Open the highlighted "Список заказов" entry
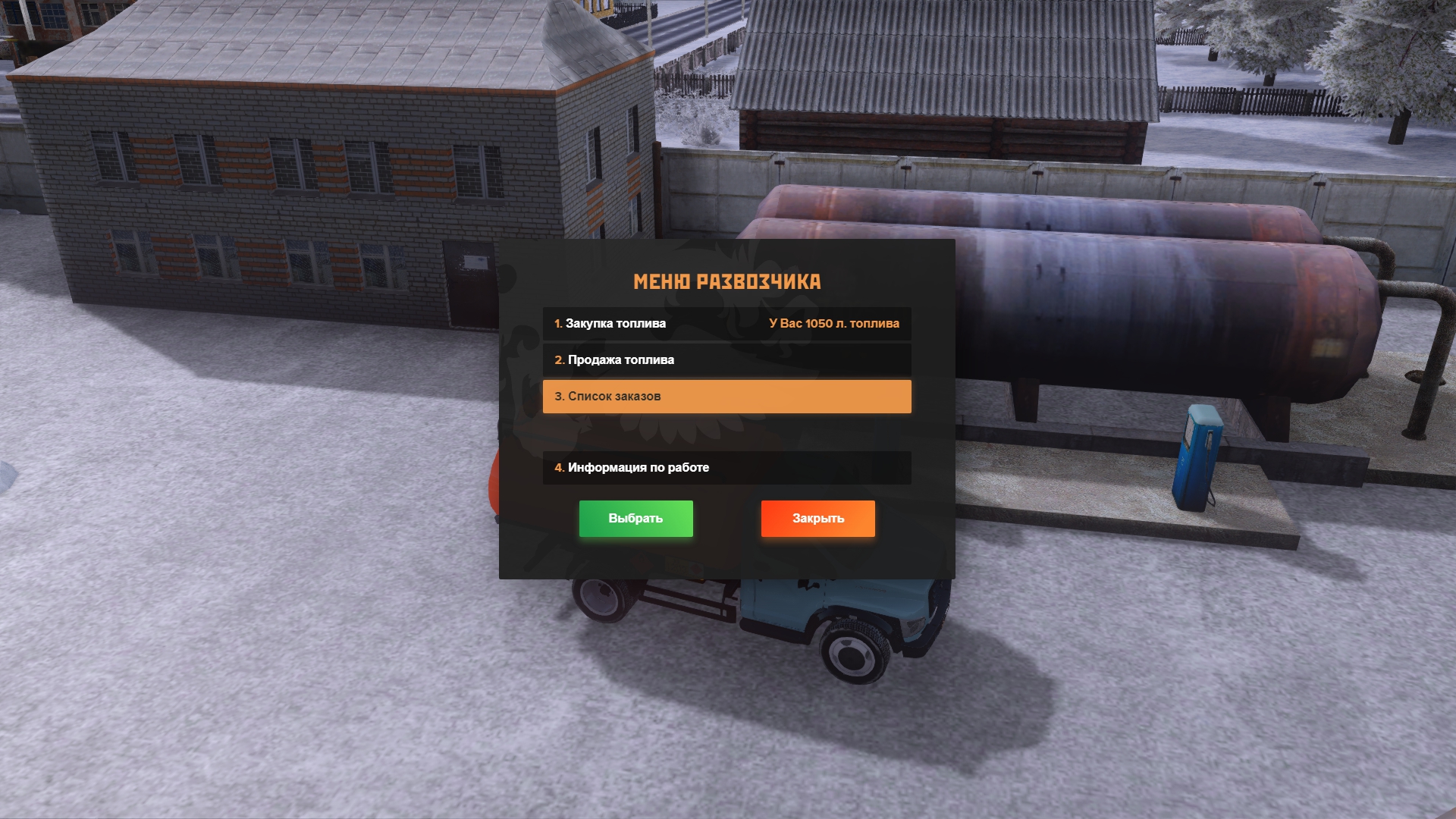The height and width of the screenshot is (819, 1456). click(726, 397)
